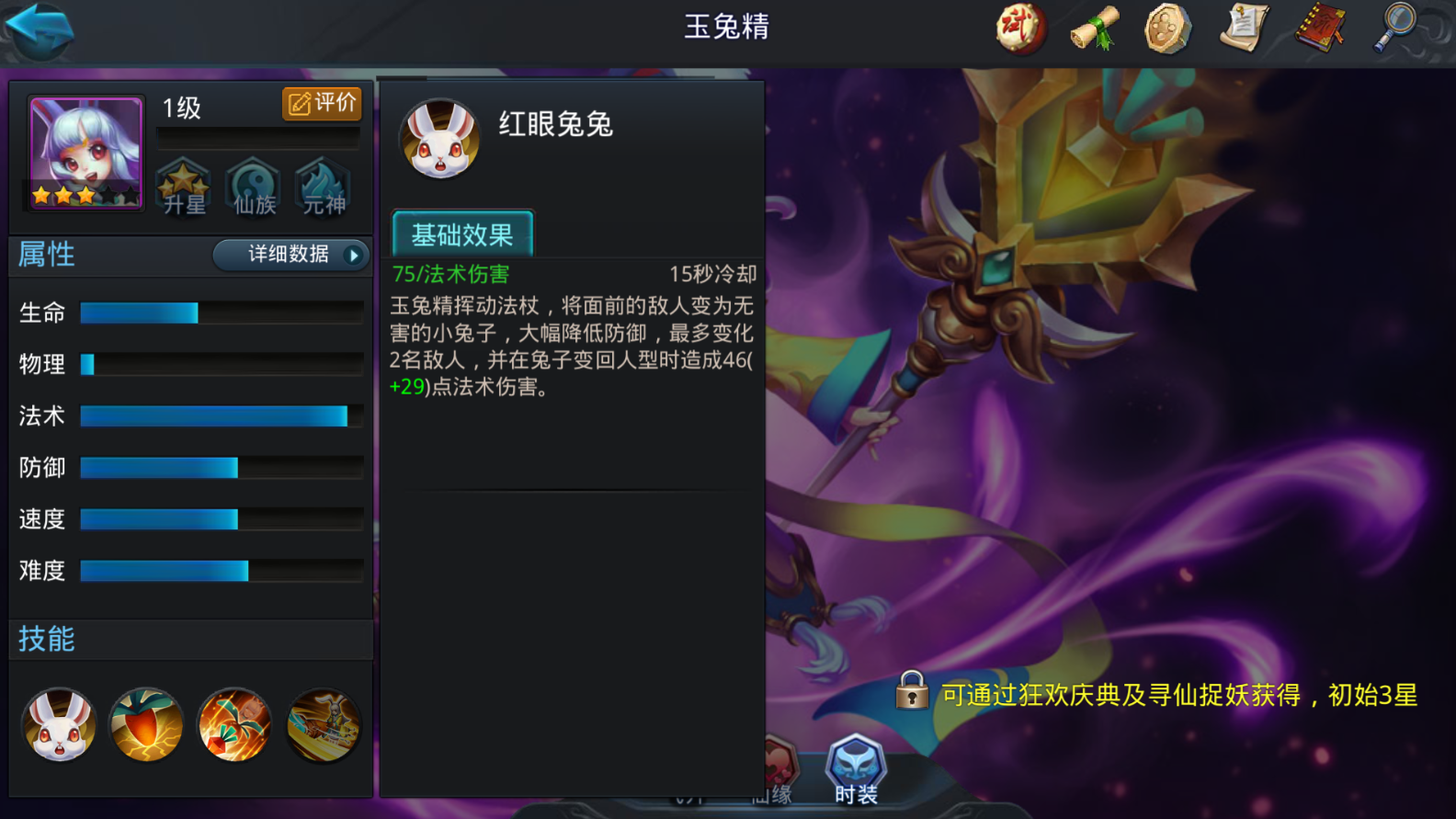Select the carrot barrage skill icon
Image resolution: width=1456 pixels, height=819 pixels.
(x=234, y=725)
